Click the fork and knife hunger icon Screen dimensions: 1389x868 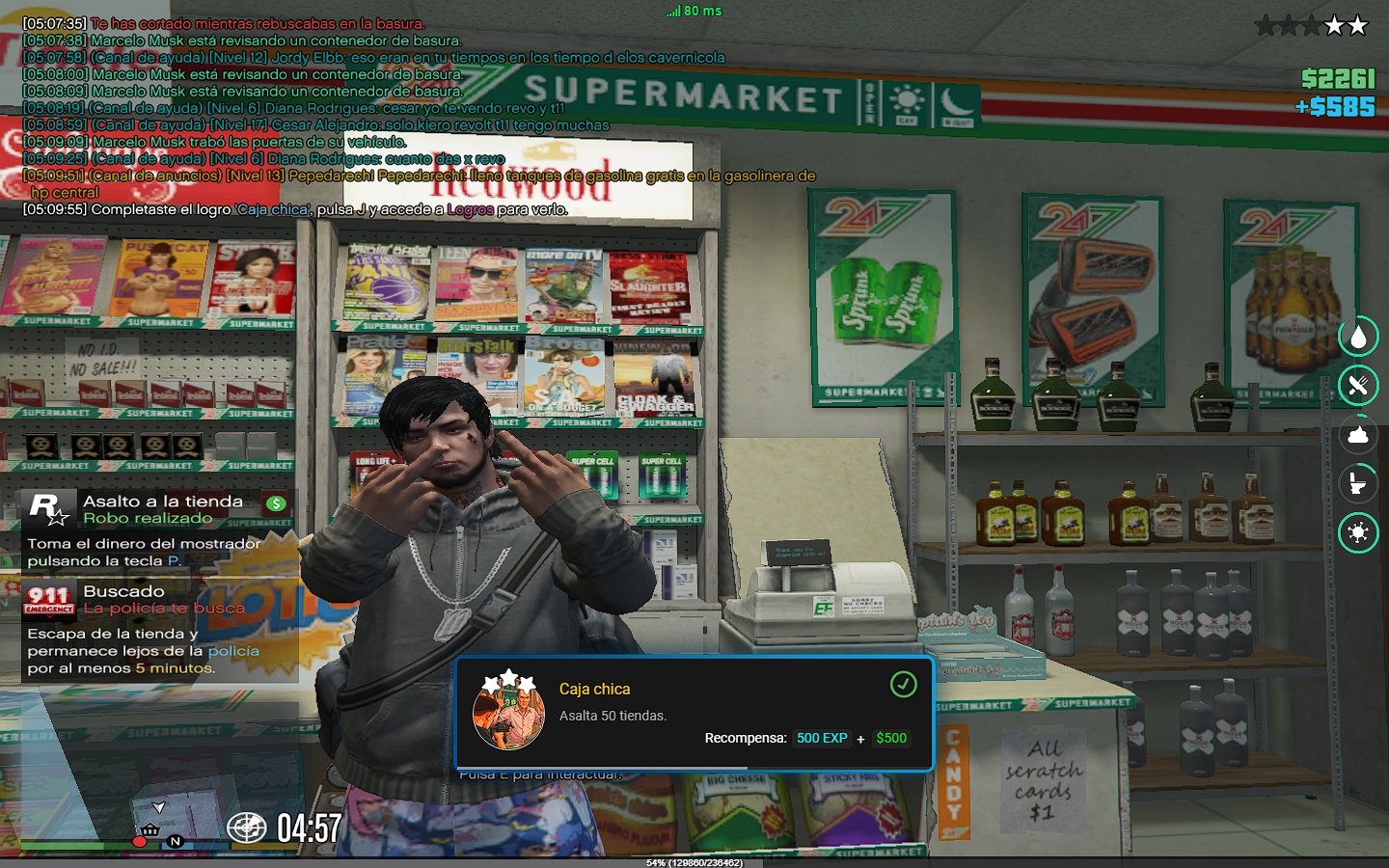point(1358,386)
